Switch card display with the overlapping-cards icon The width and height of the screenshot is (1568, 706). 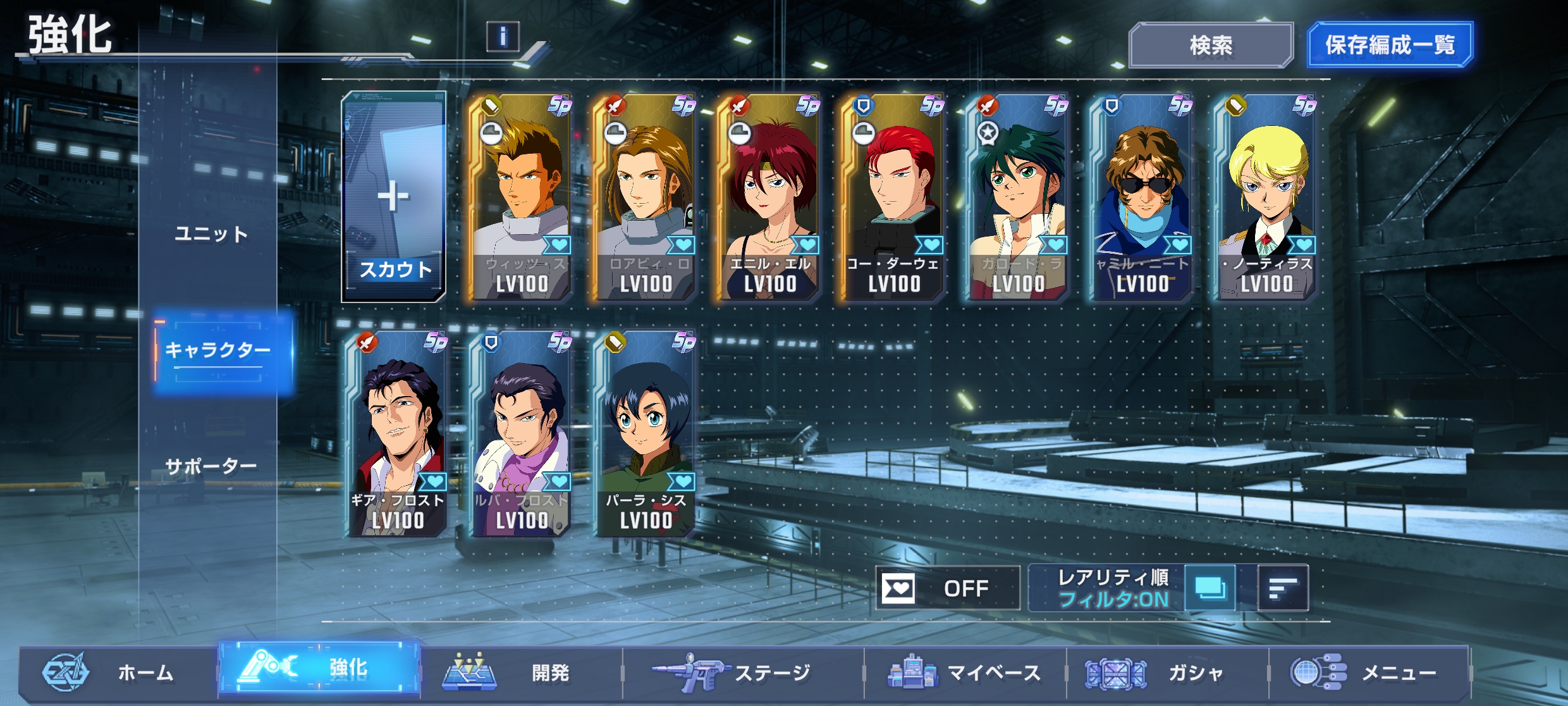click(x=1210, y=588)
